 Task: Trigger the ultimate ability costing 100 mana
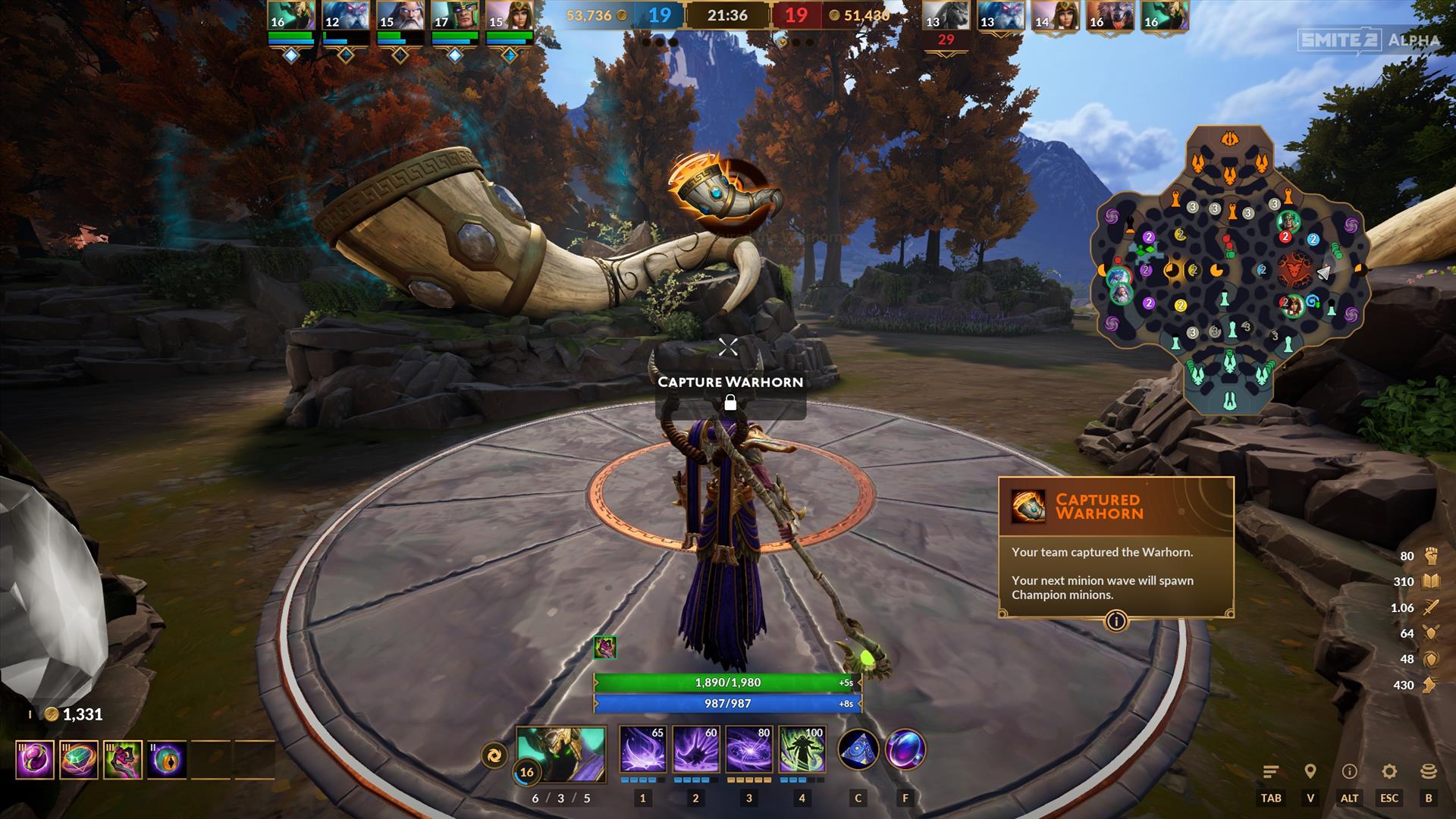pos(802,749)
